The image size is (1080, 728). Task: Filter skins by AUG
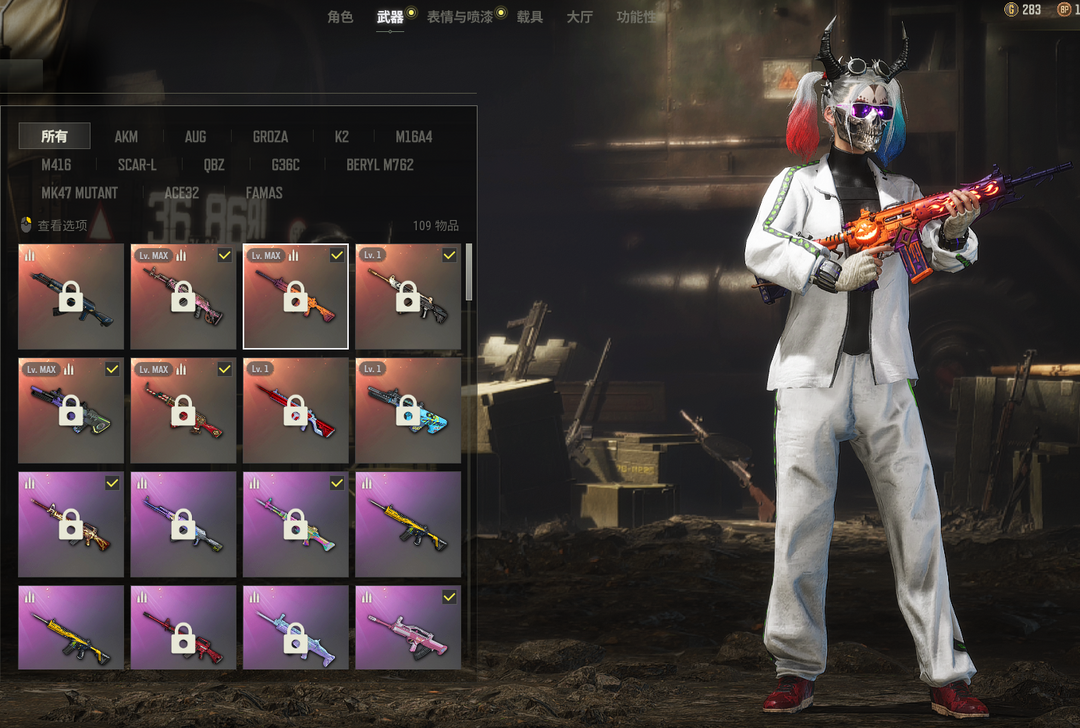[x=195, y=136]
